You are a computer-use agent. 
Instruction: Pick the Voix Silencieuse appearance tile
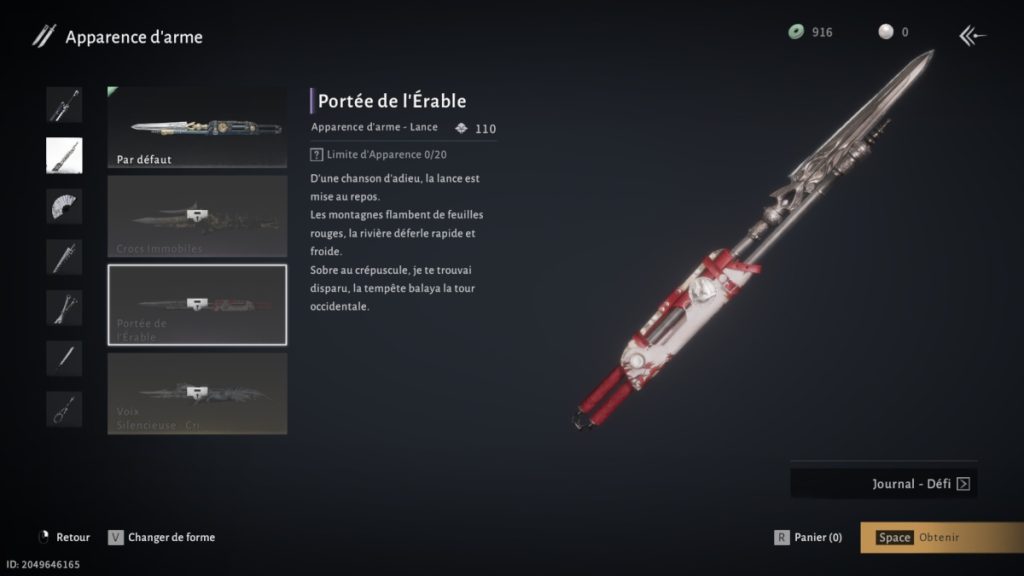coord(197,393)
